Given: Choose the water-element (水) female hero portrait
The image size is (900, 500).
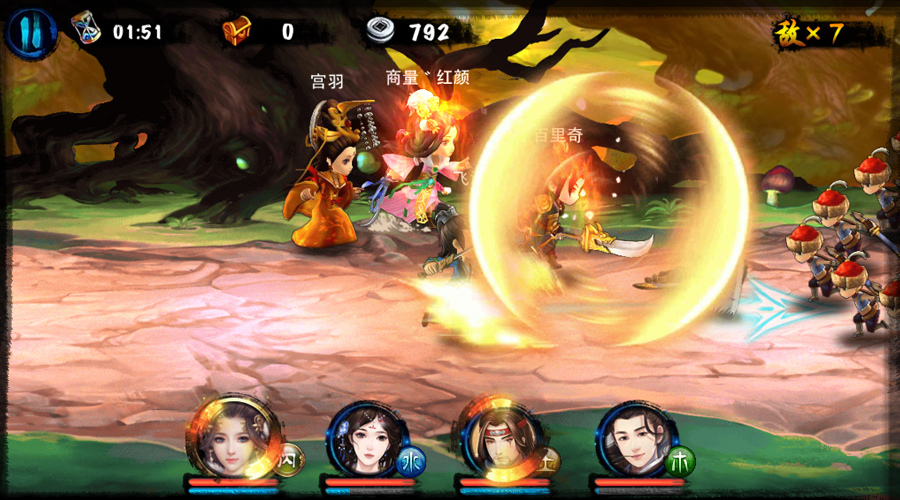Looking at the screenshot, I should 364,441.
